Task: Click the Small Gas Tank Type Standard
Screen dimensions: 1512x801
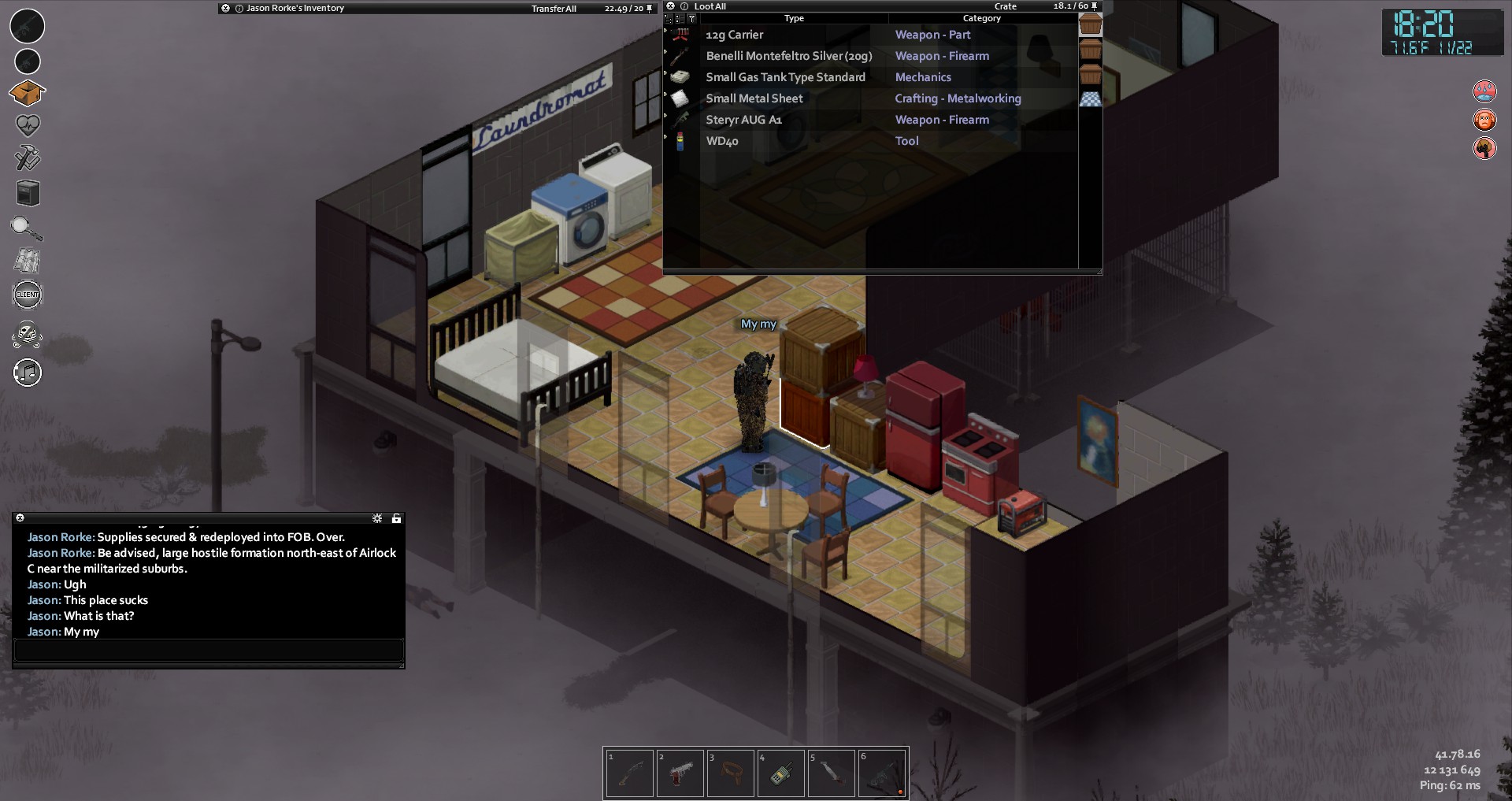Action: (784, 77)
